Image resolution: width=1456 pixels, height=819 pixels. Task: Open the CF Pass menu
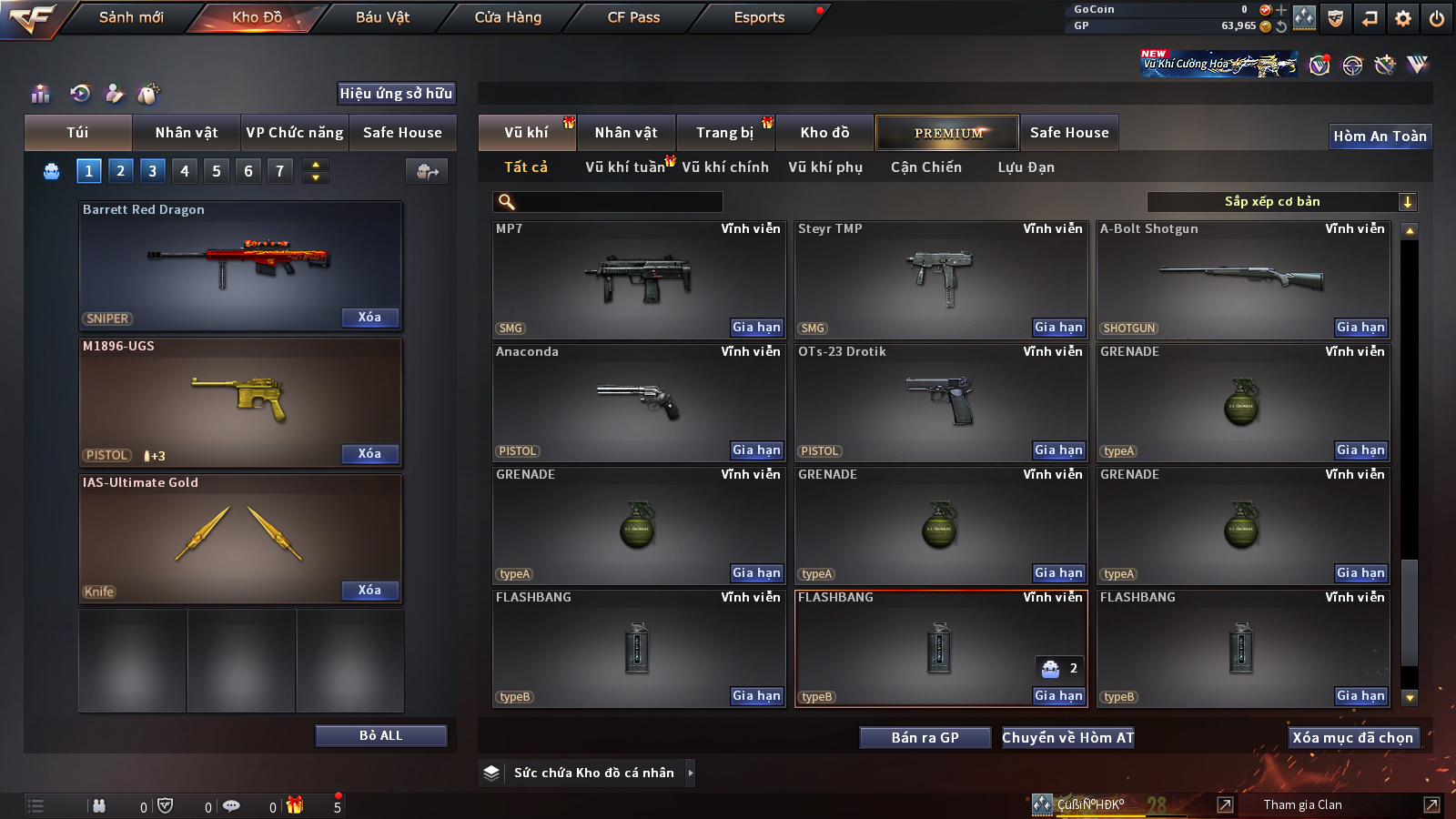(x=633, y=17)
